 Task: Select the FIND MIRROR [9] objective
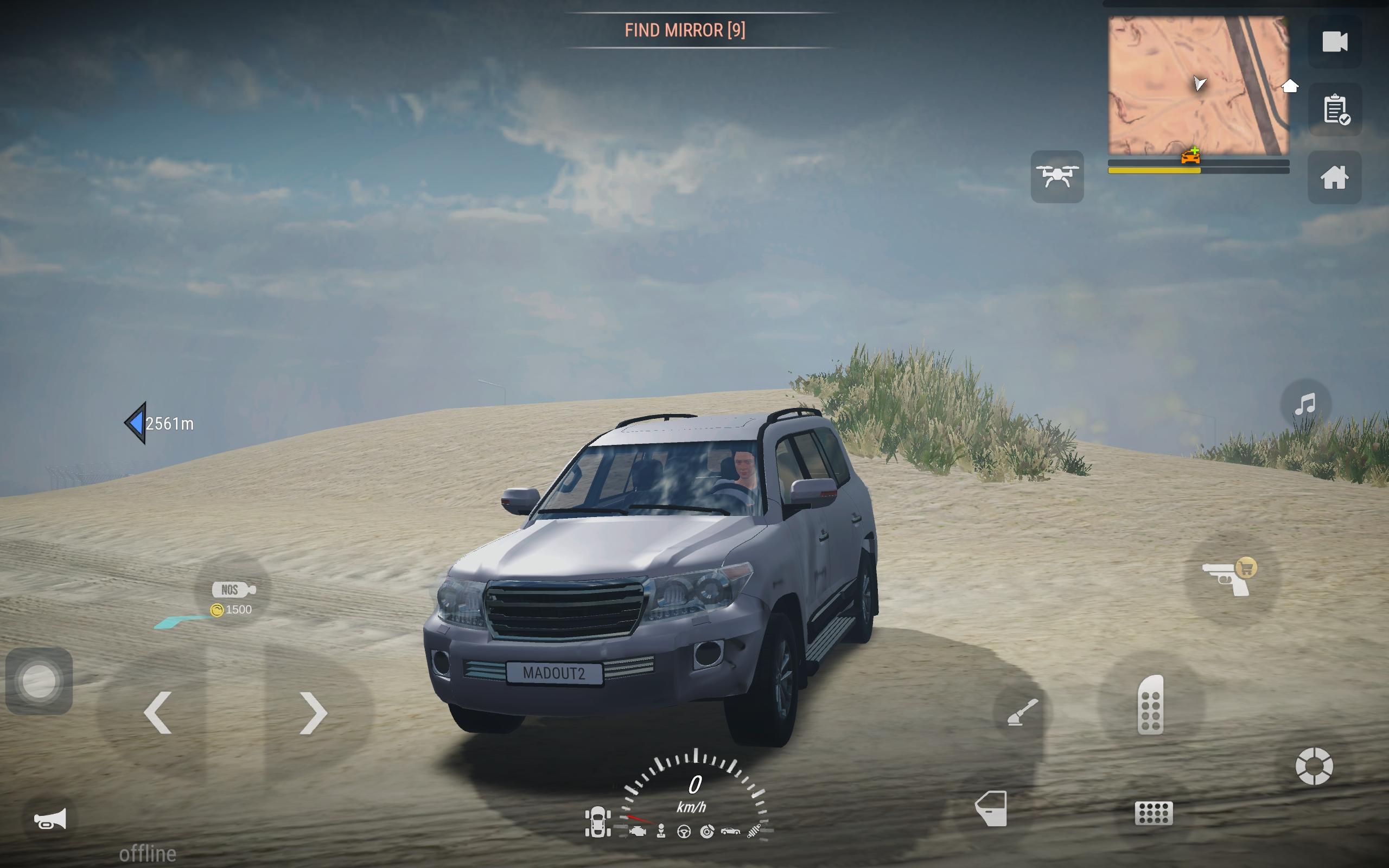tap(685, 30)
